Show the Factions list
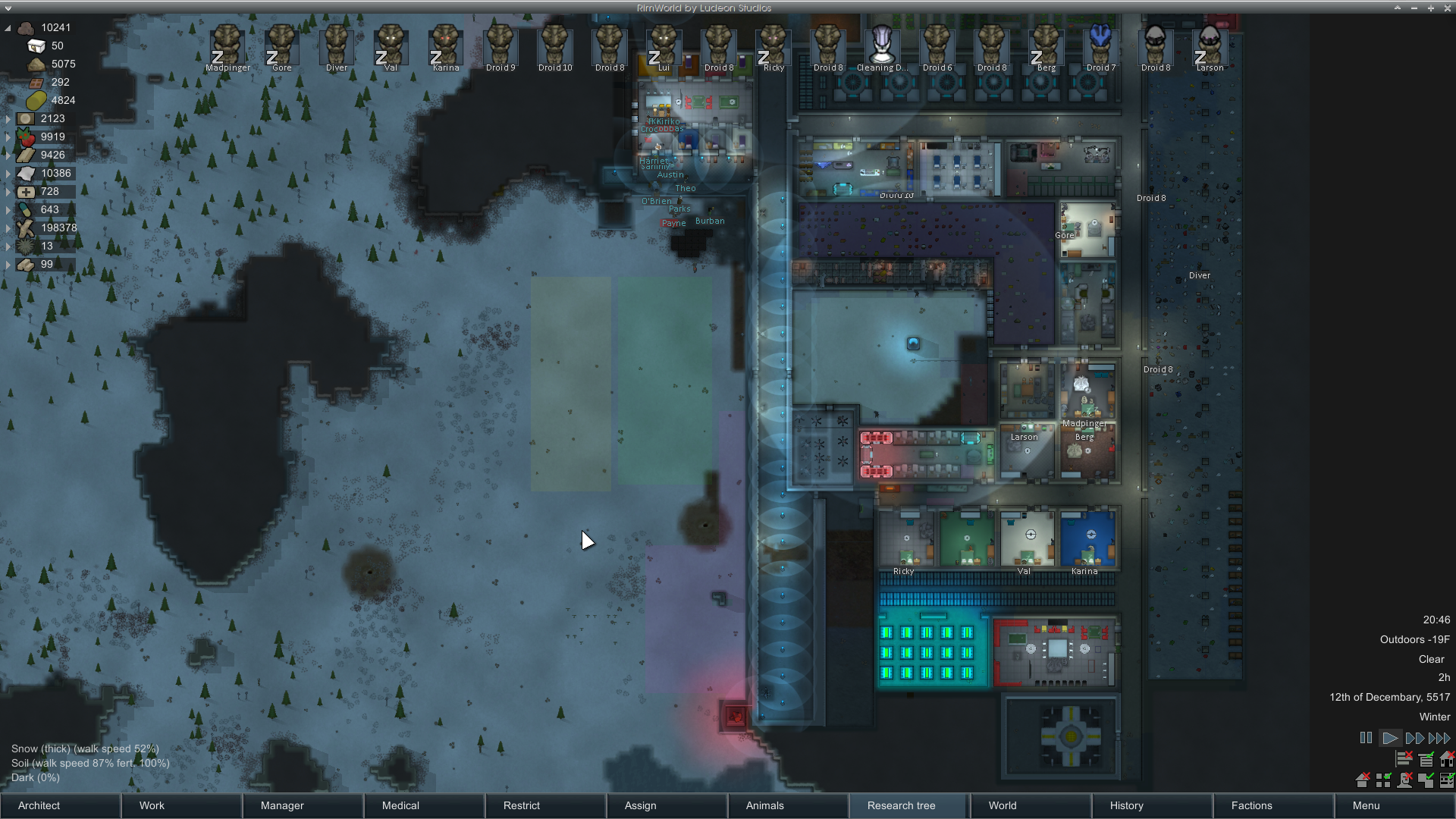The image size is (1456, 819). point(1274,805)
